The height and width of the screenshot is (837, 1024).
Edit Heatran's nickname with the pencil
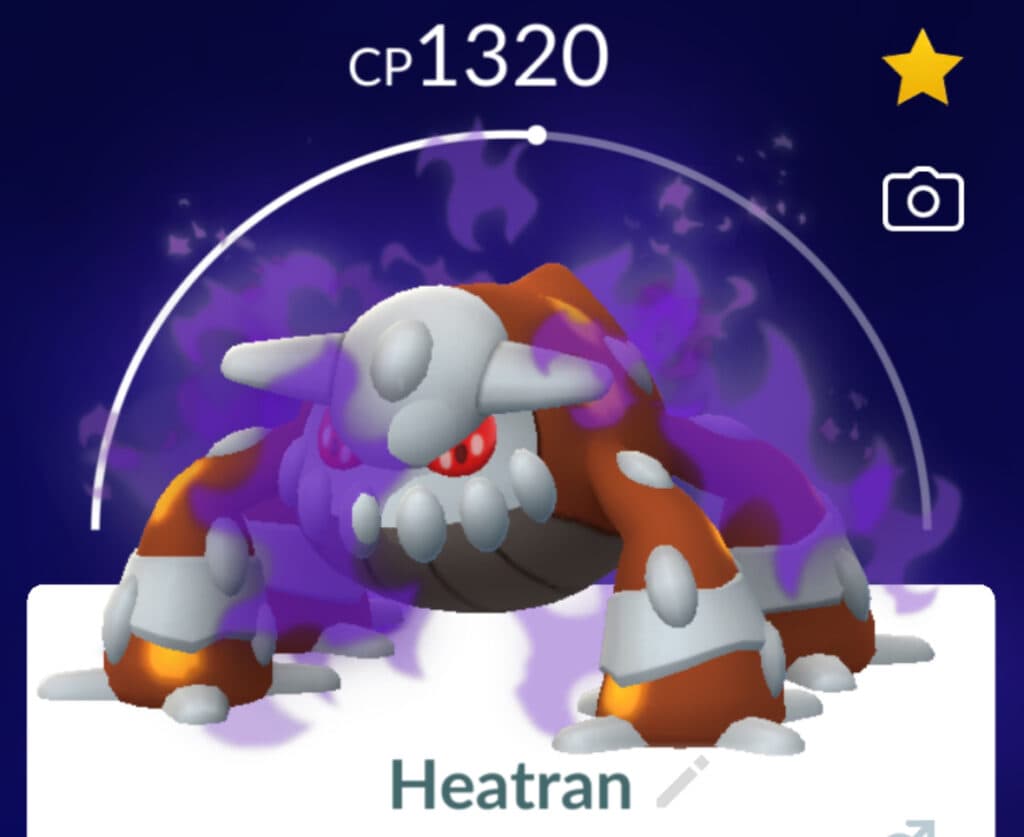pyautogui.click(x=682, y=783)
